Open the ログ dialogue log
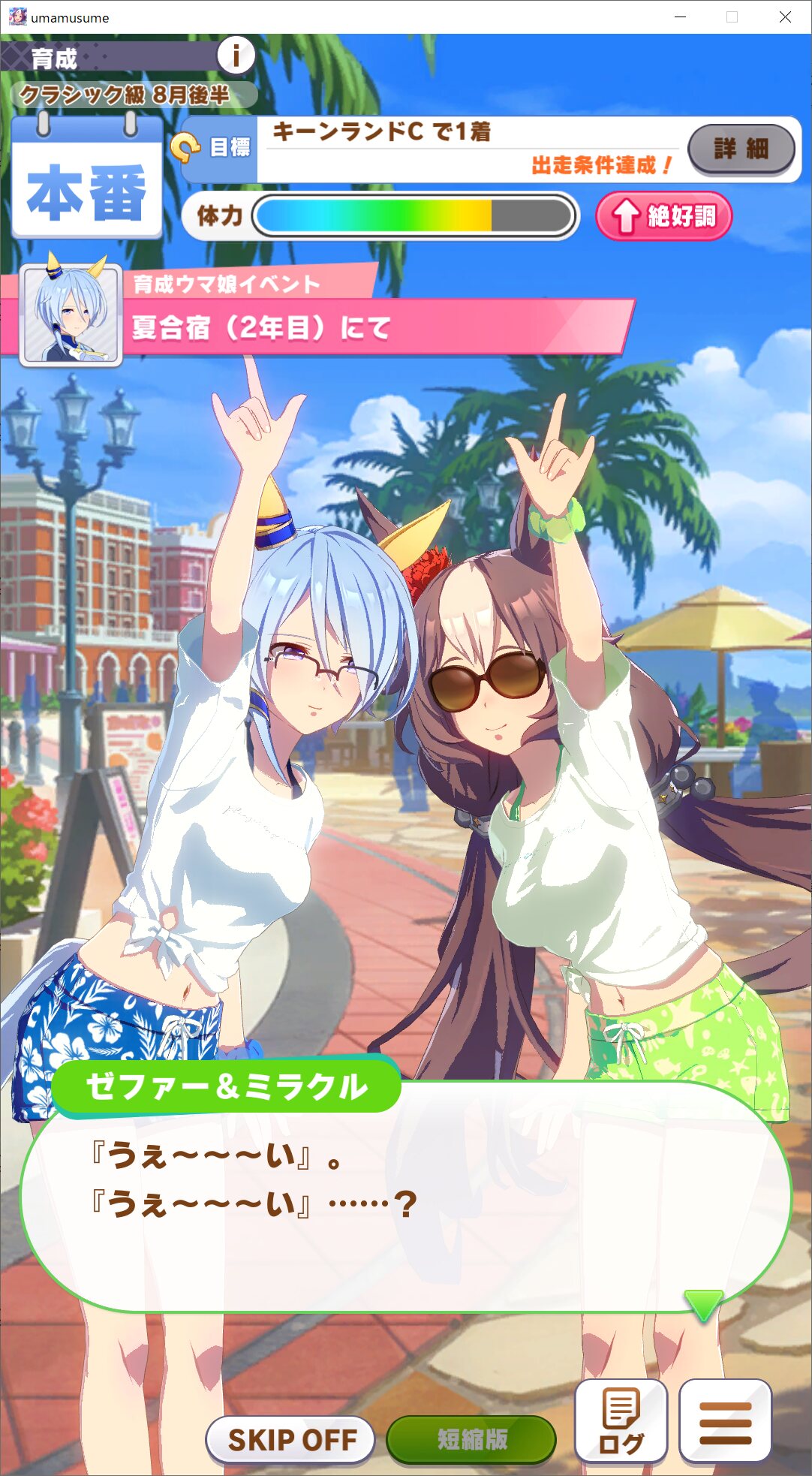Screen dimensions: 812x1476 point(621,1420)
